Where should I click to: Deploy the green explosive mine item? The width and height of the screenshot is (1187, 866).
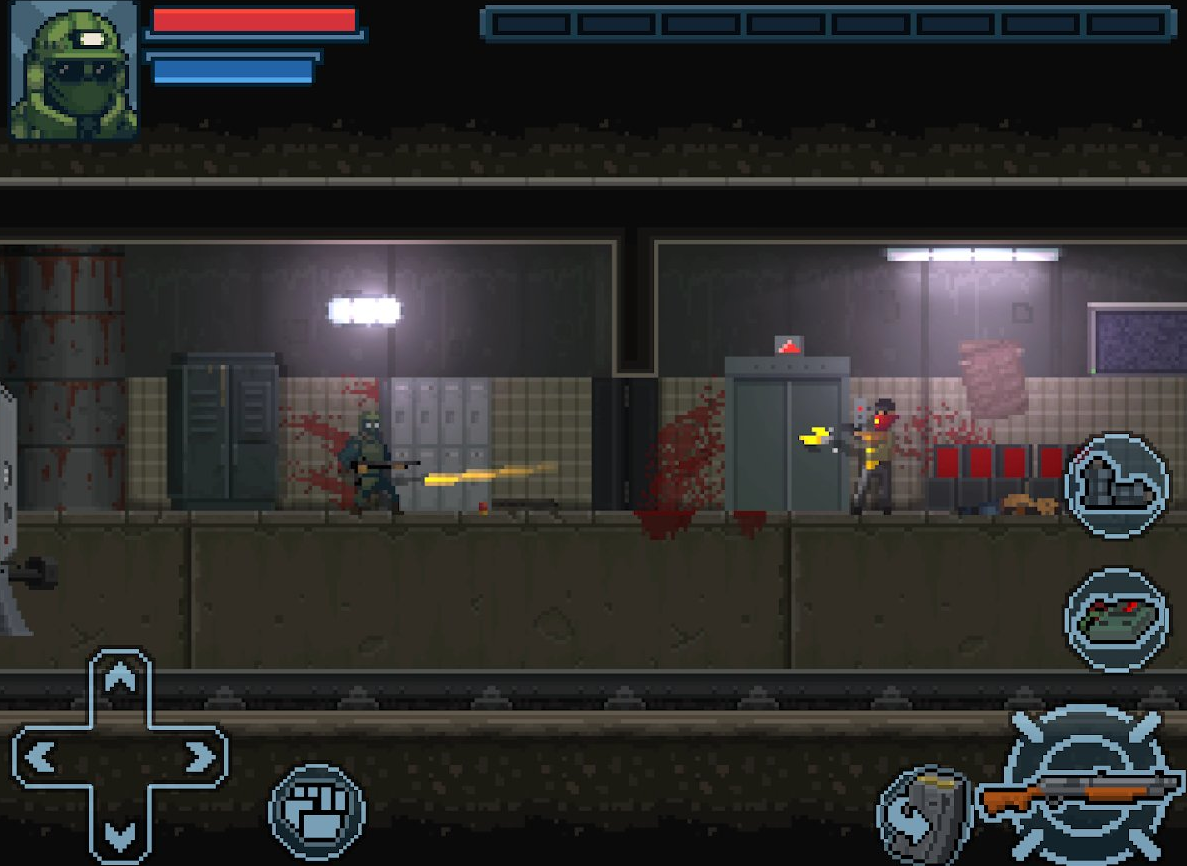(x=1116, y=619)
